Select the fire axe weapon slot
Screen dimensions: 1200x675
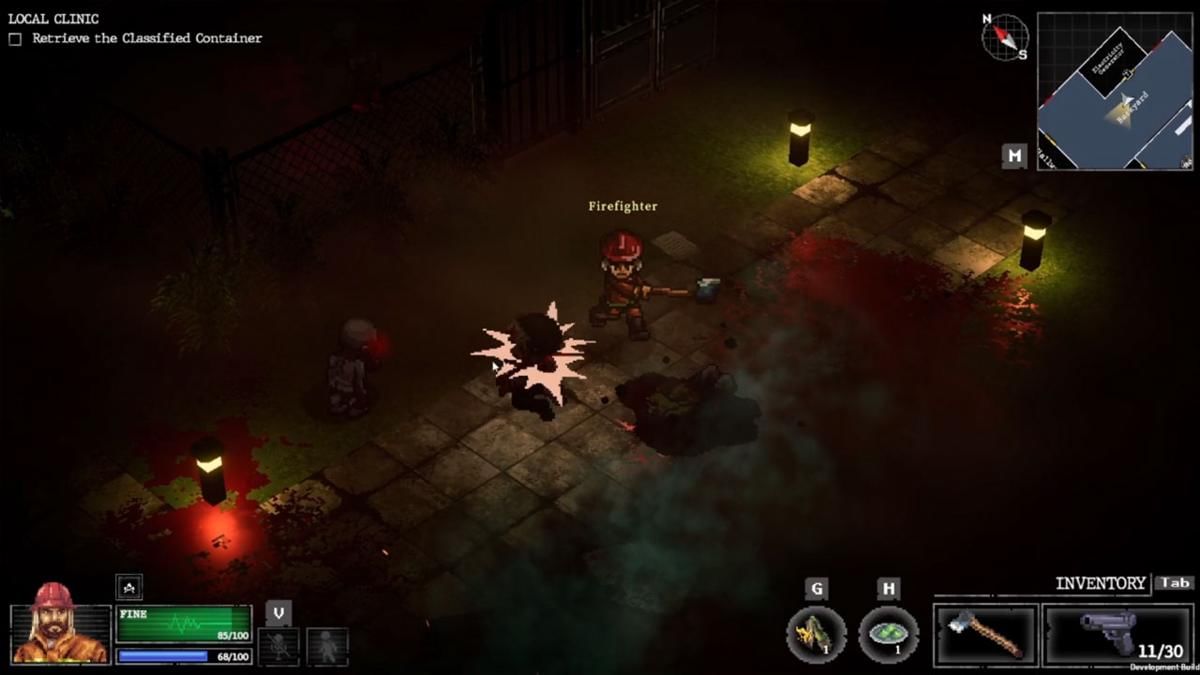click(x=985, y=634)
